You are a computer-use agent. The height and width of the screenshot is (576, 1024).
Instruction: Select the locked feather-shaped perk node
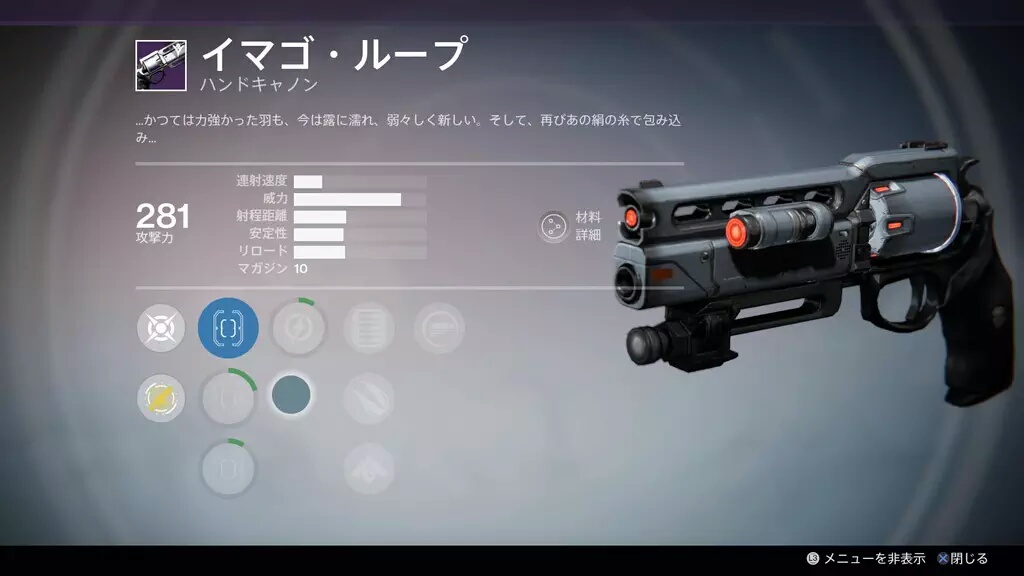(368, 399)
